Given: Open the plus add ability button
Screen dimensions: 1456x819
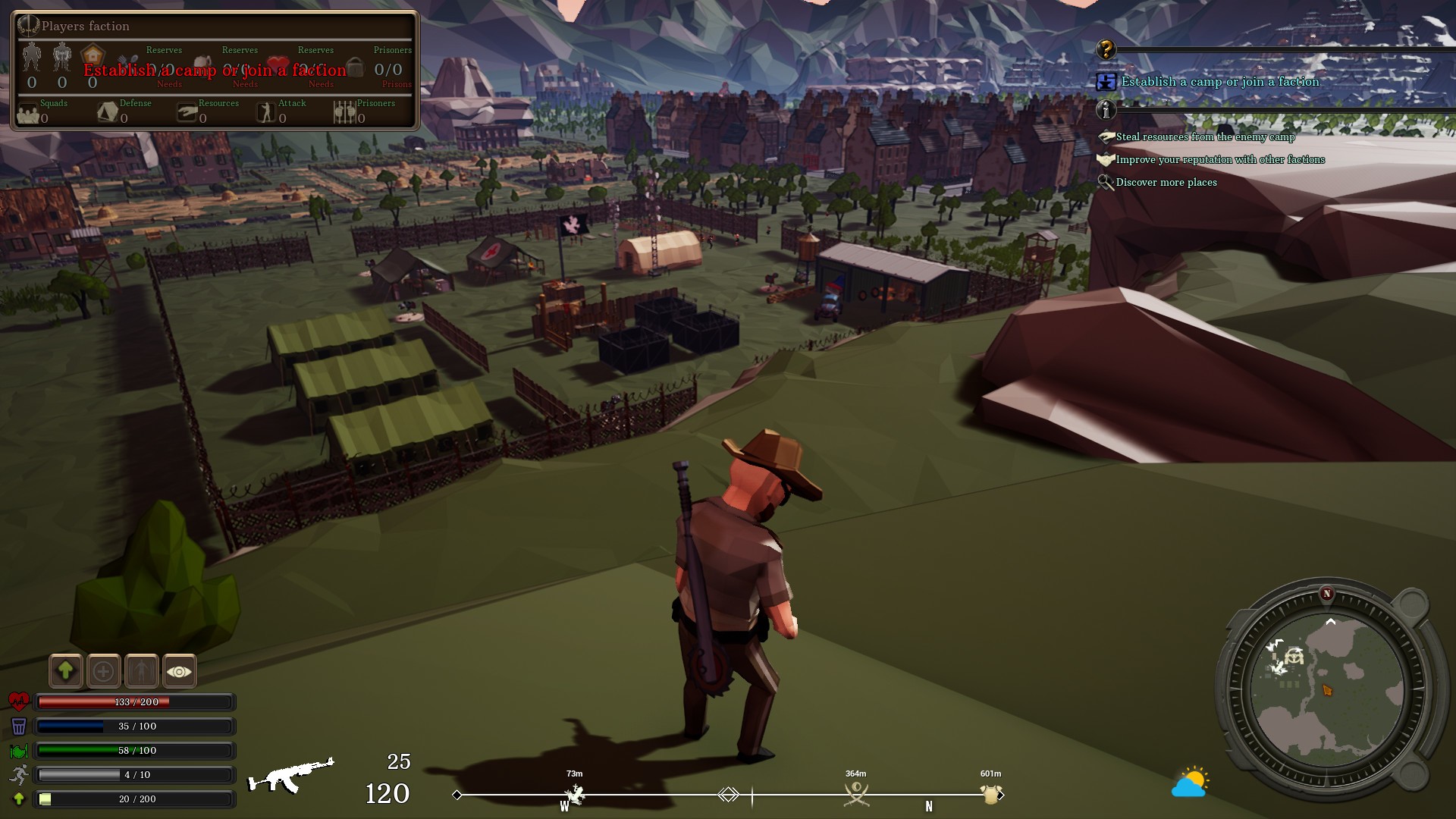Looking at the screenshot, I should [x=104, y=671].
